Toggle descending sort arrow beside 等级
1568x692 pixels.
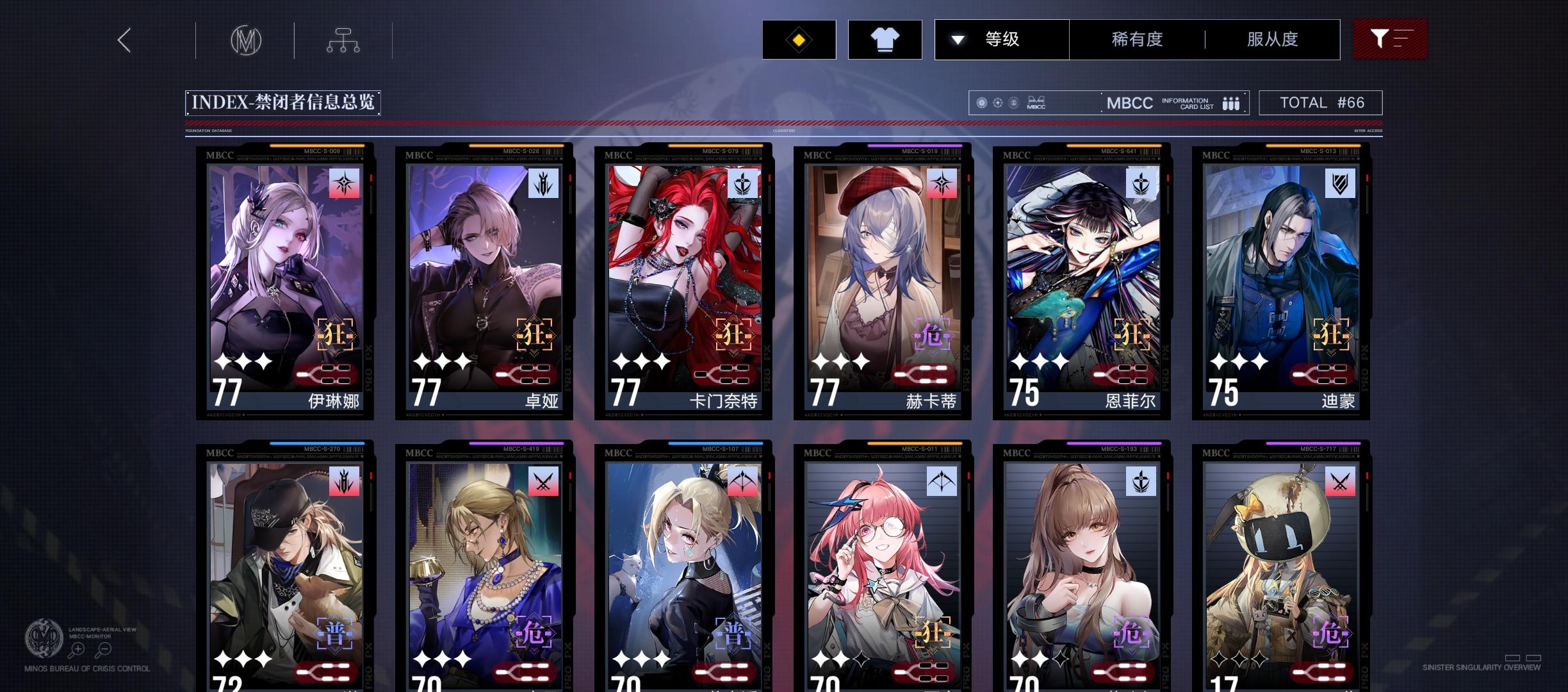958,39
